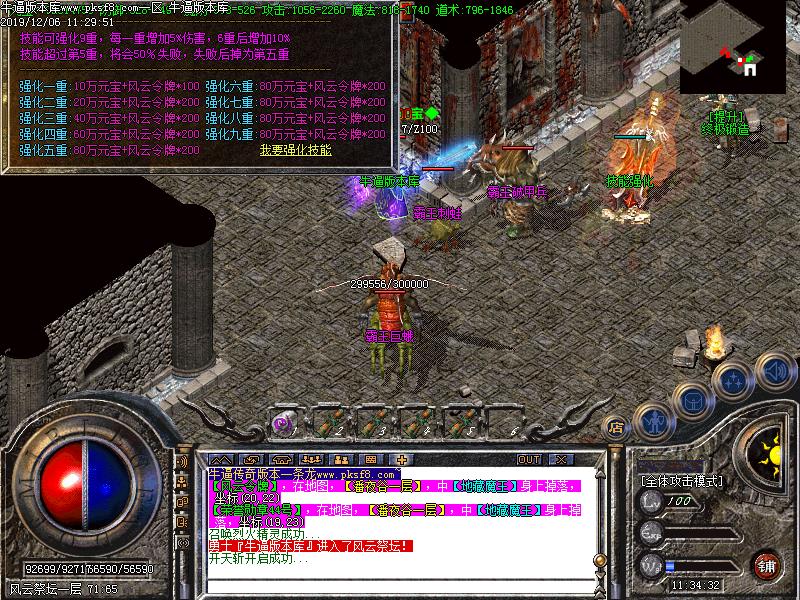
Task: Click the 终极锻造 upgrade label
Action: (726, 128)
